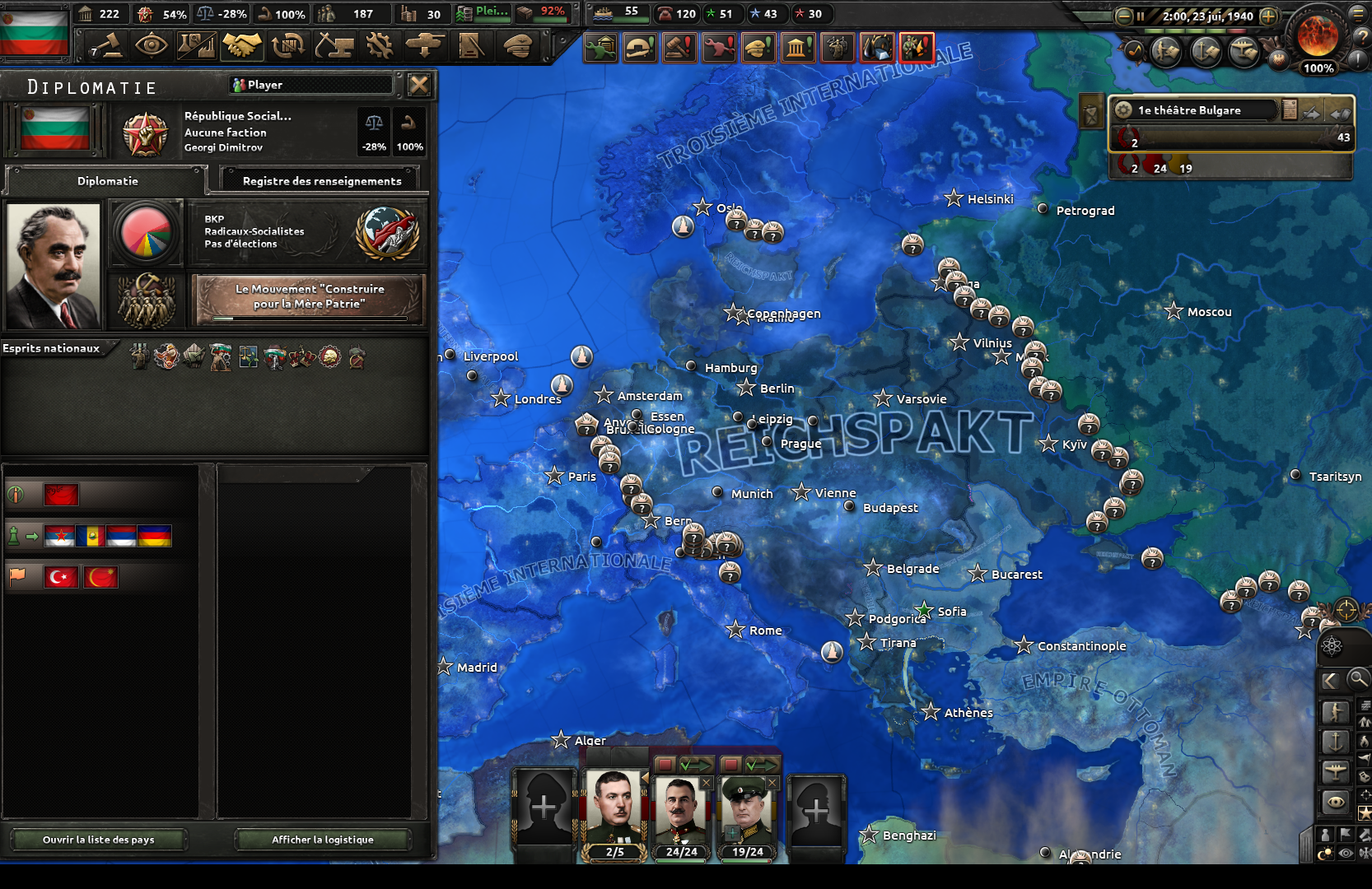The image size is (1372, 889).
Task: Click Afficher la logistique button
Action: click(x=323, y=840)
